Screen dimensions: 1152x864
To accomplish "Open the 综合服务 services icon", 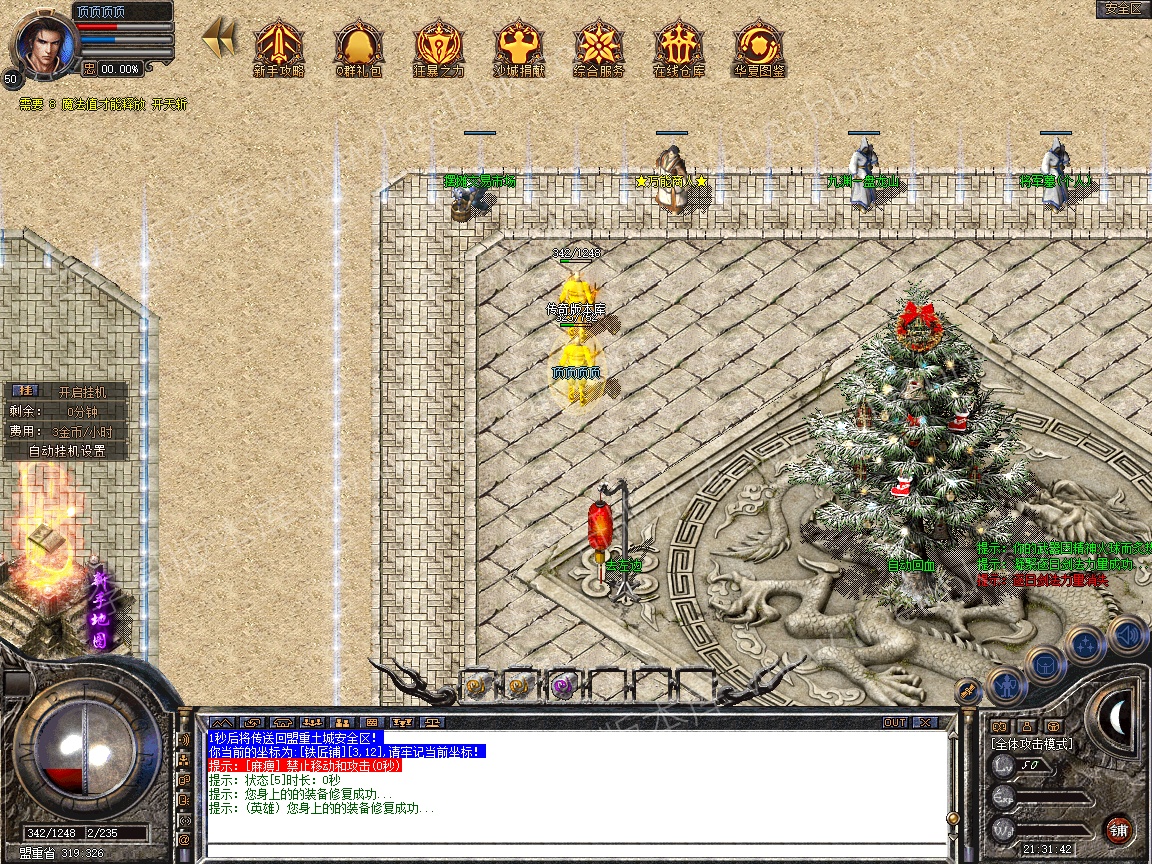I will (598, 47).
